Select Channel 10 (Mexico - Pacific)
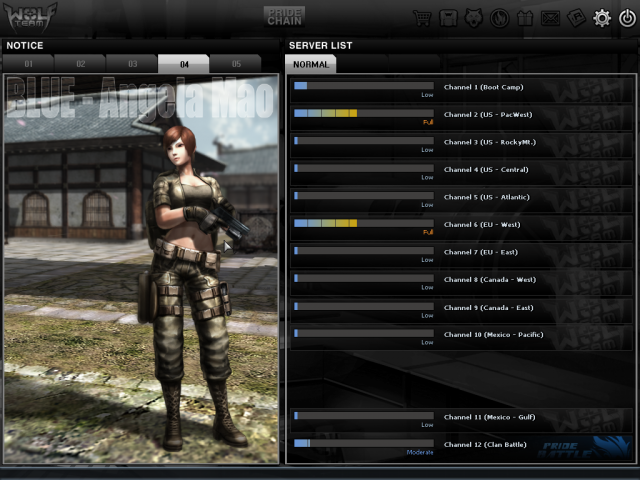 493,334
